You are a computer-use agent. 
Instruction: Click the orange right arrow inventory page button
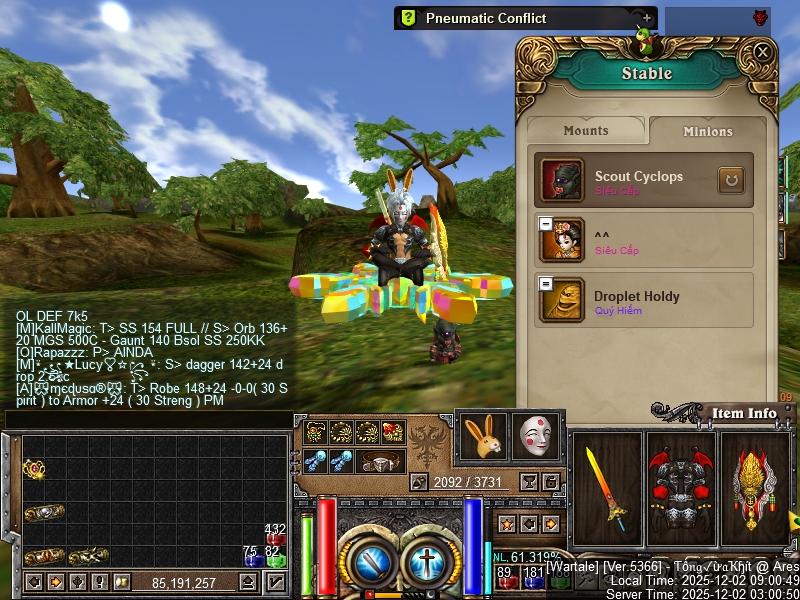pos(56,582)
